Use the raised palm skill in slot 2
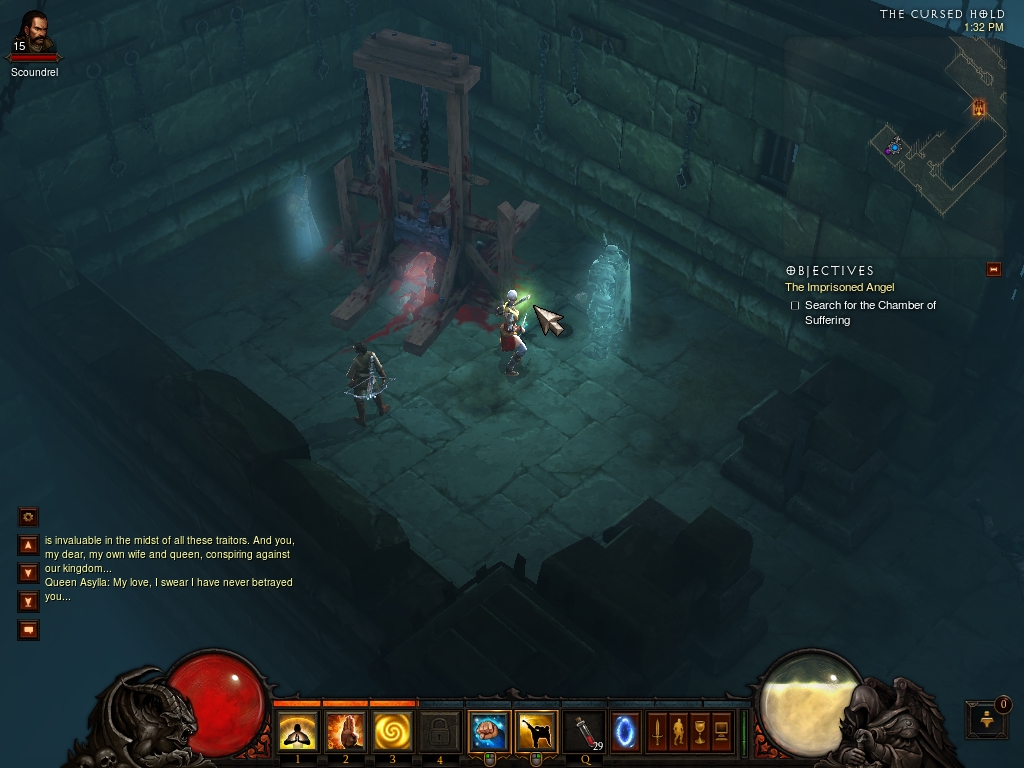The height and width of the screenshot is (768, 1024). pyautogui.click(x=345, y=732)
